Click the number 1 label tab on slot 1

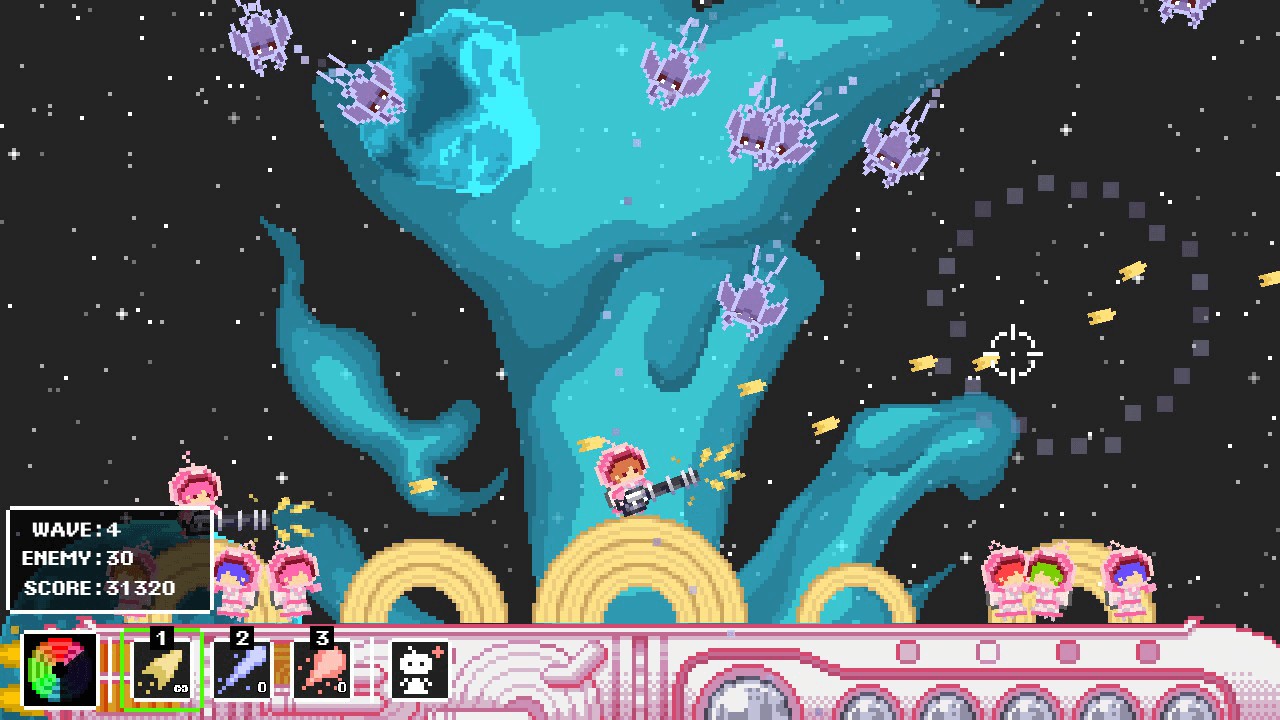[161, 638]
